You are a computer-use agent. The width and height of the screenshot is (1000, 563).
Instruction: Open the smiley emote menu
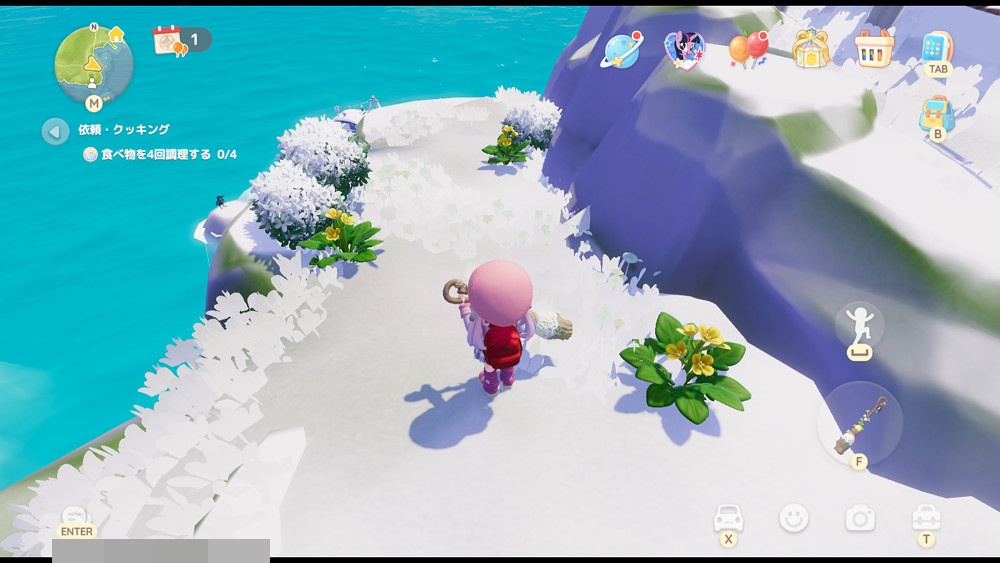click(x=794, y=518)
